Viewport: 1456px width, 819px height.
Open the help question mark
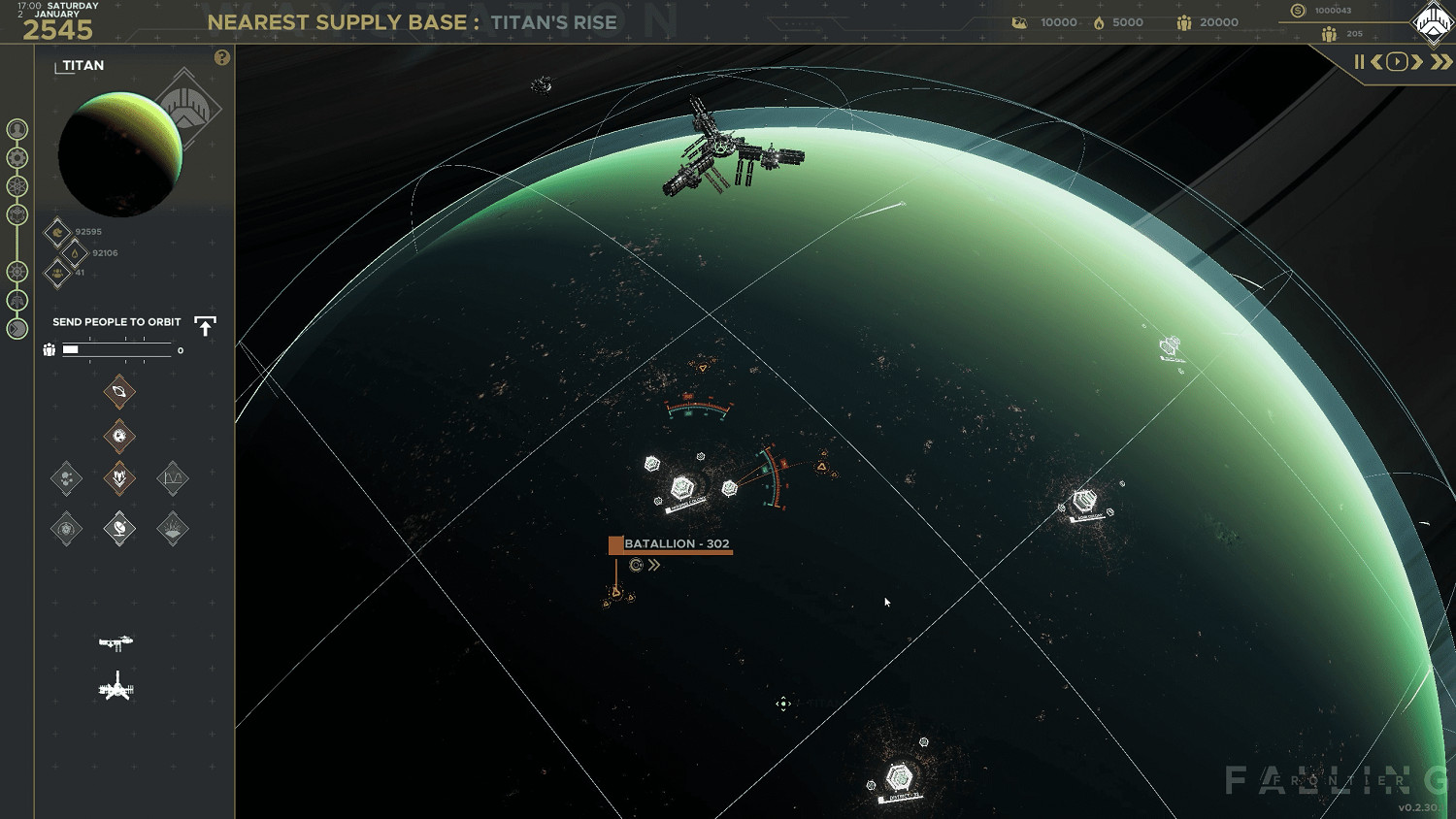coord(222,58)
